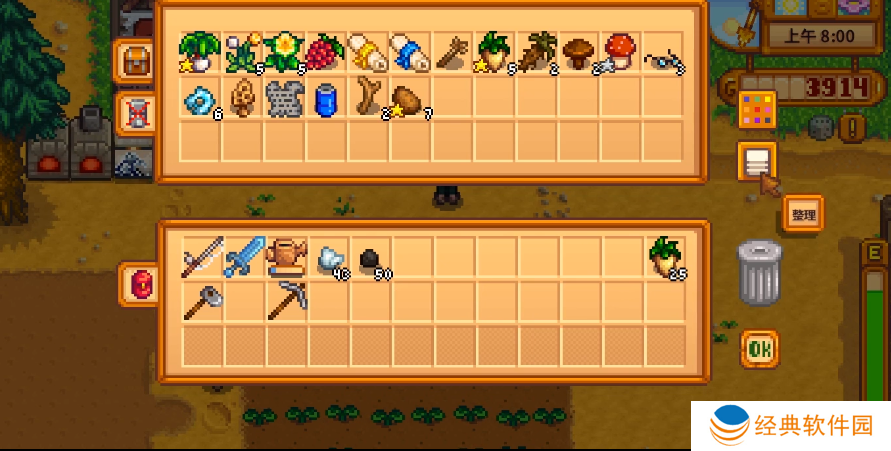Select the fishing rod in the inventory
The width and height of the screenshot is (891, 451).
click(202, 257)
